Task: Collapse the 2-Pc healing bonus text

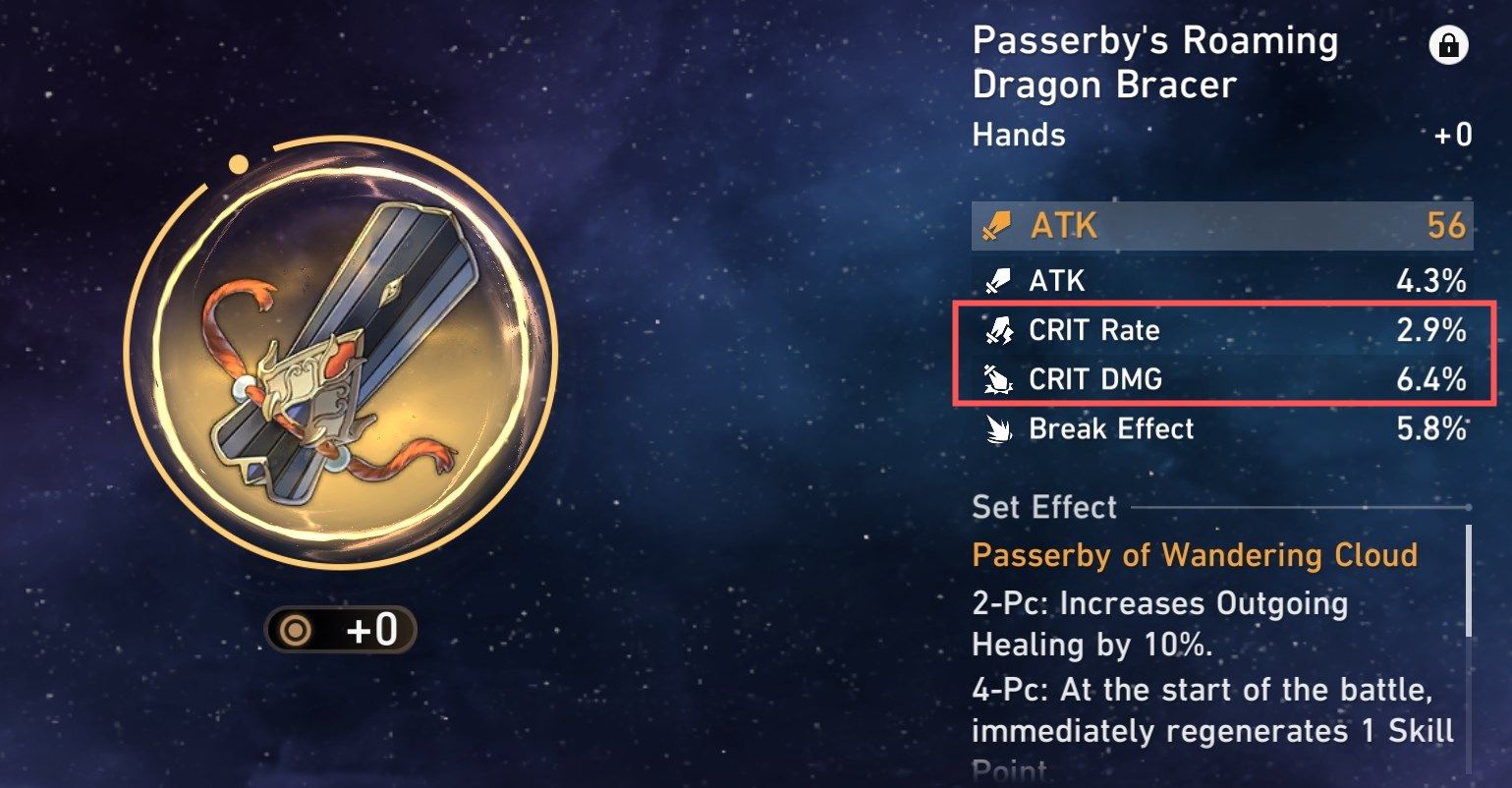Action: coord(1159,624)
